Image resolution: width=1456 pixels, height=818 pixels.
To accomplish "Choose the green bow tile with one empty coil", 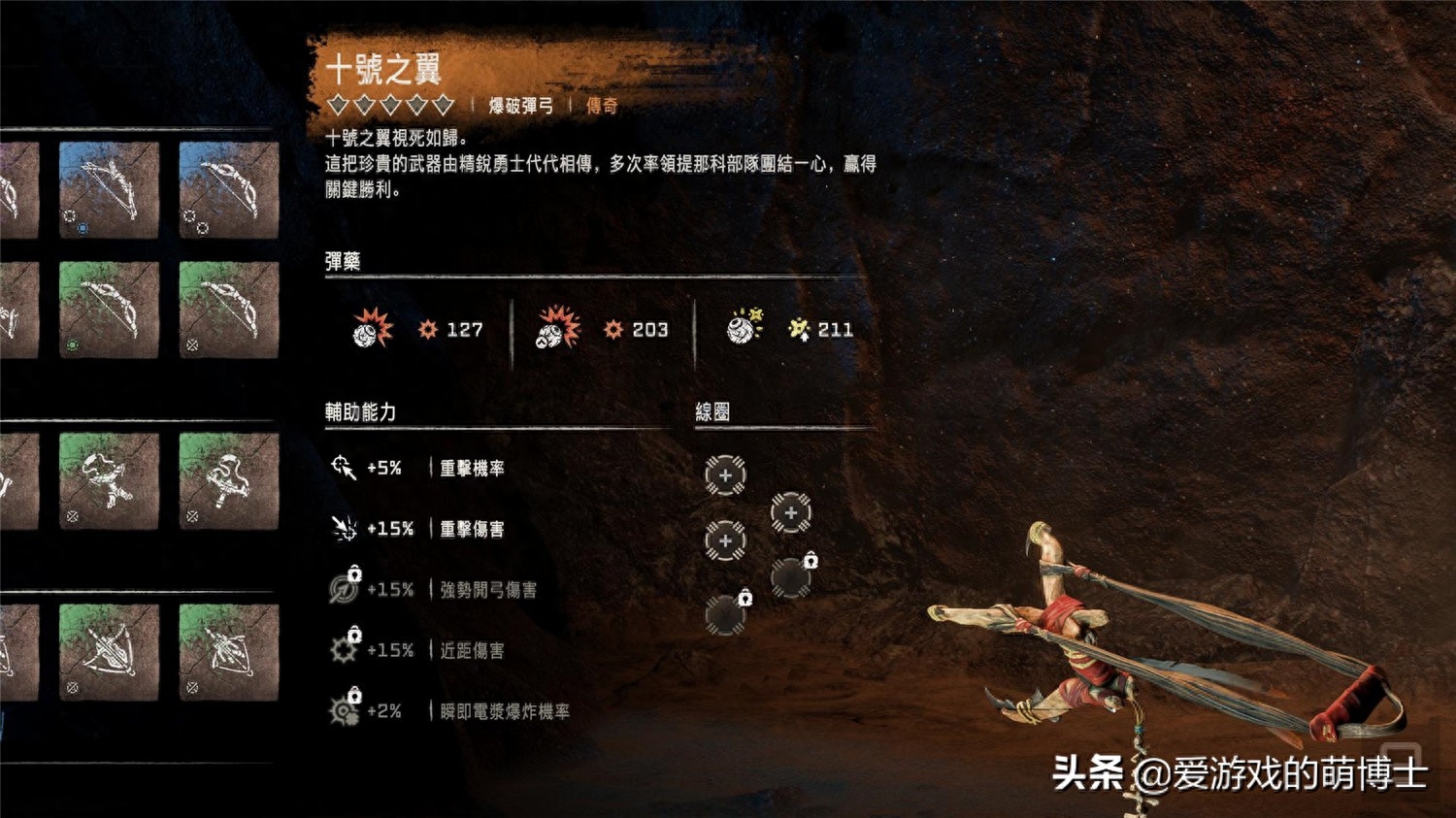I will click(x=229, y=310).
